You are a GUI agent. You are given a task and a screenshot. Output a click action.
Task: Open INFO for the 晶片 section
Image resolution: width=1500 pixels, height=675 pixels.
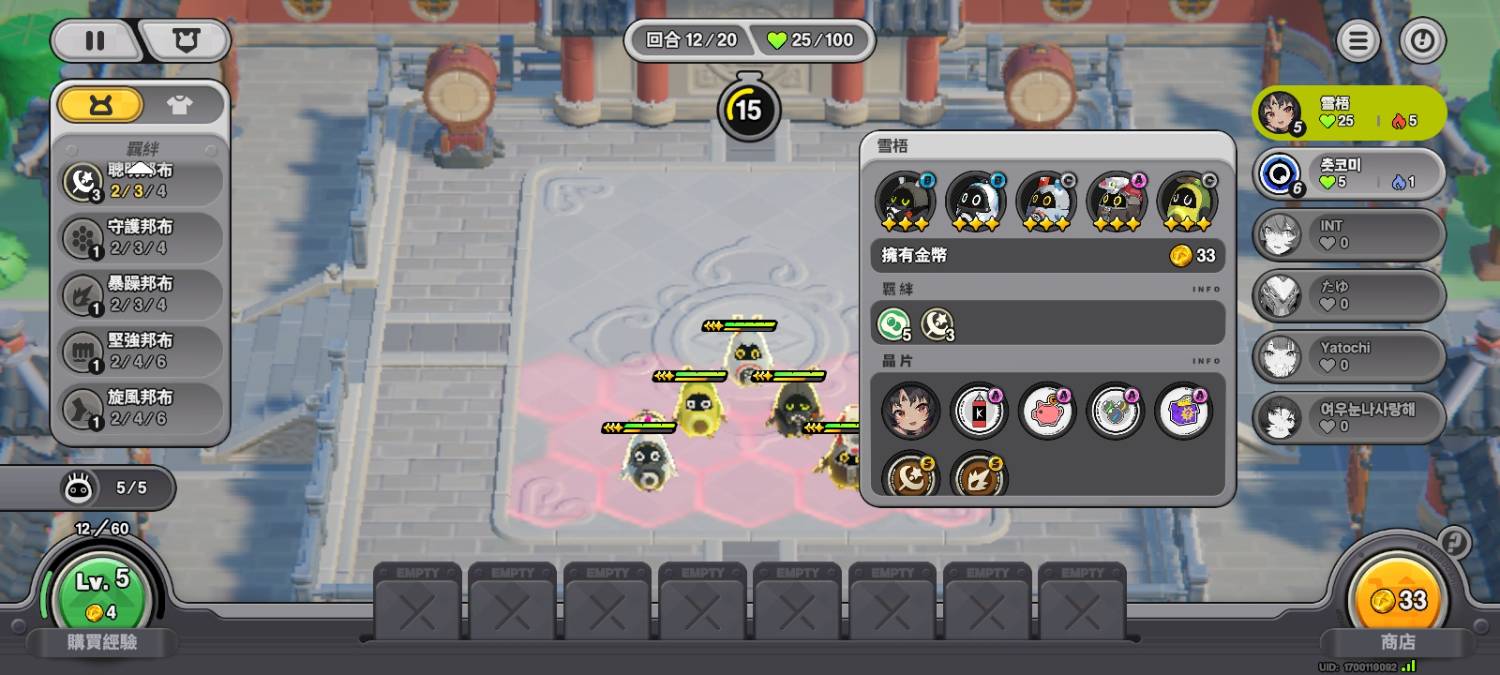click(1207, 361)
